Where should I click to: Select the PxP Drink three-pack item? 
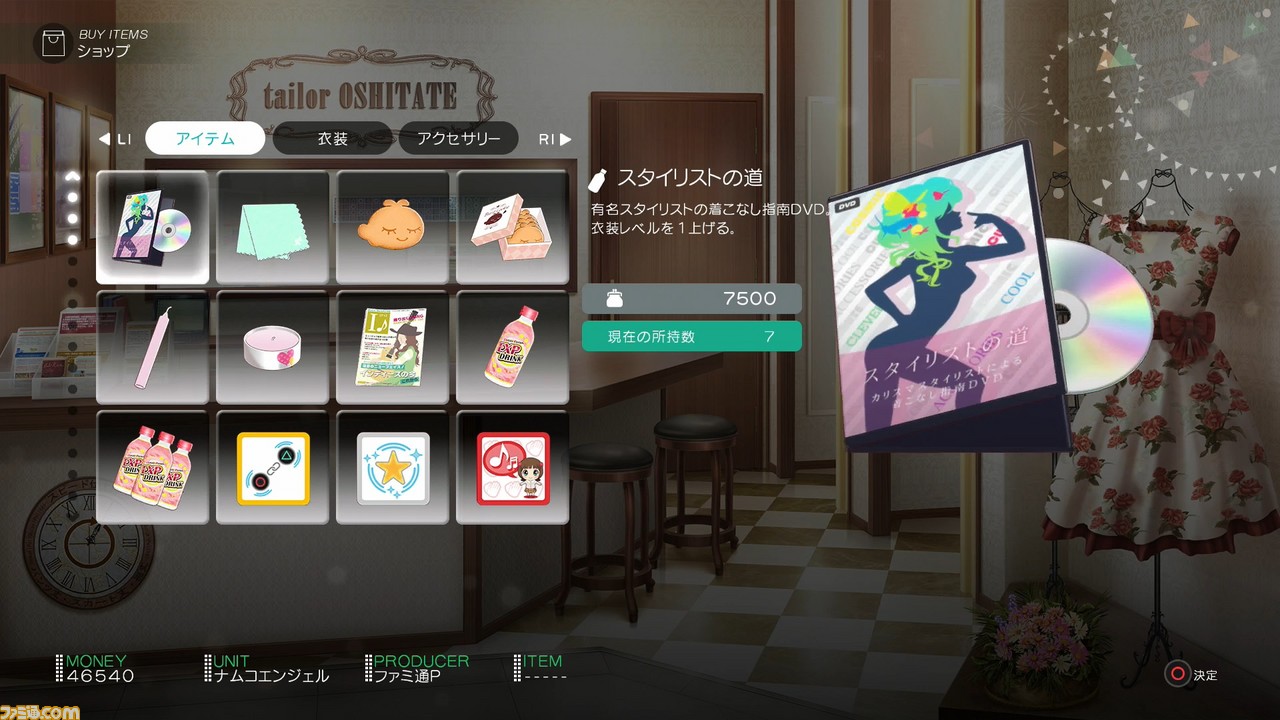click(152, 467)
